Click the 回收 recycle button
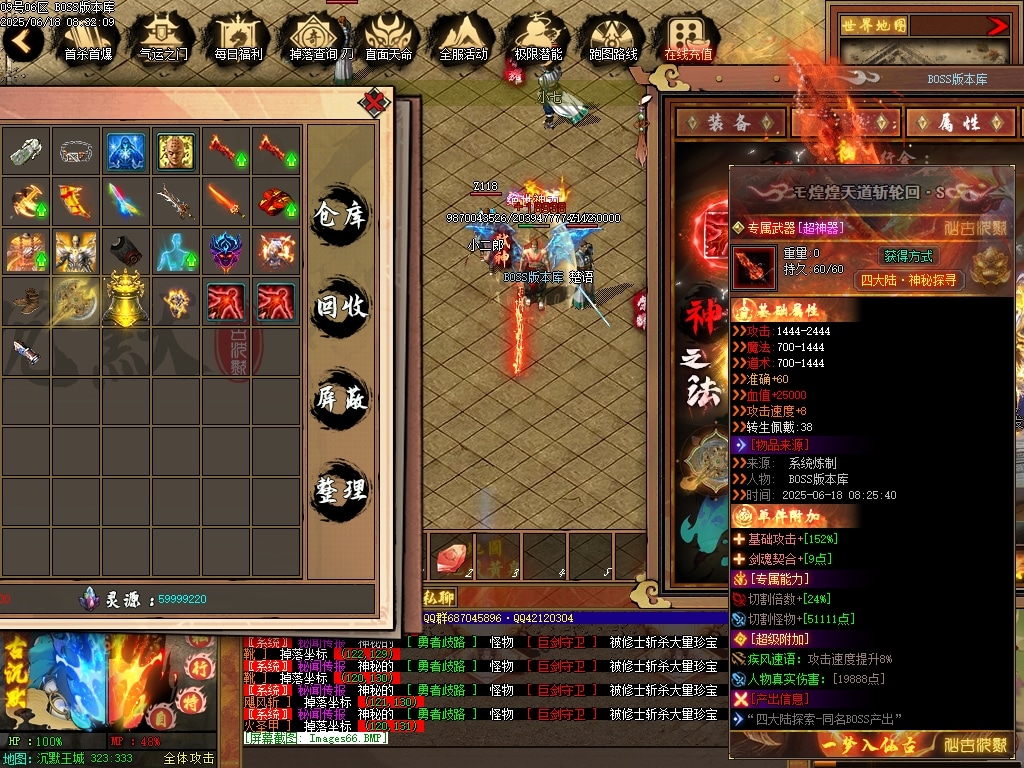This screenshot has width=1024, height=768. coord(341,306)
